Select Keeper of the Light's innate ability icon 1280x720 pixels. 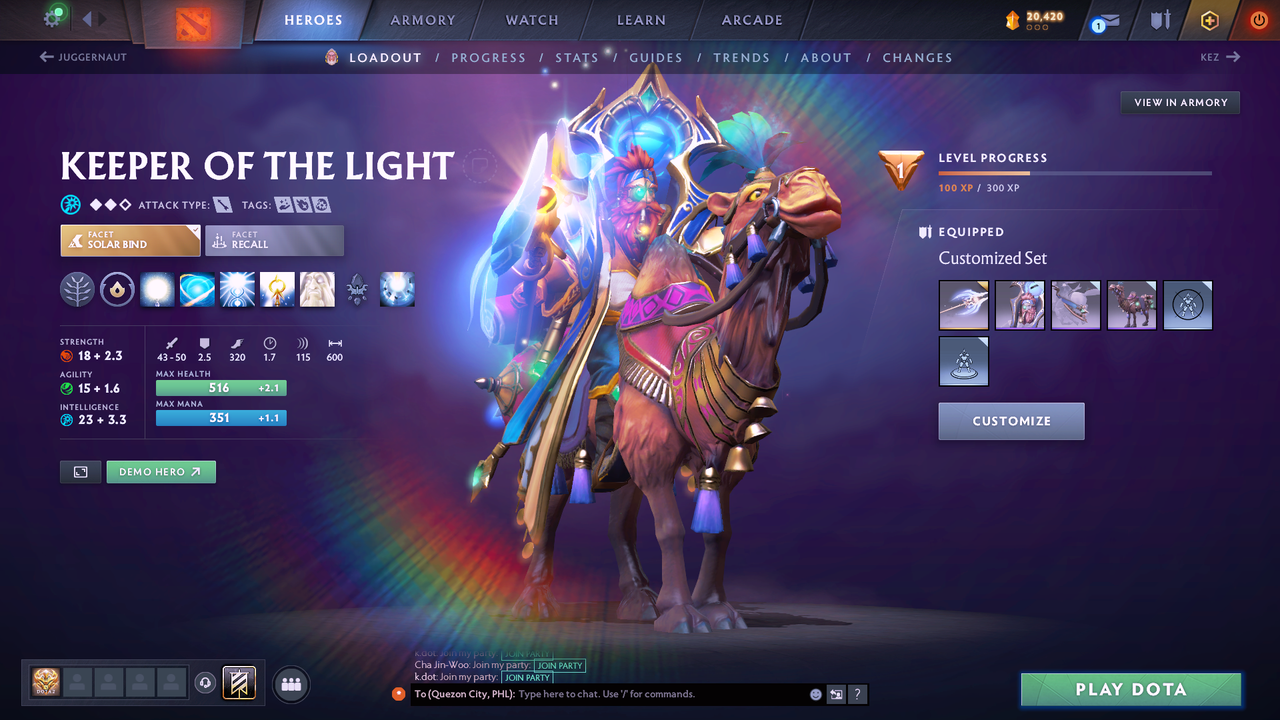(x=77, y=289)
